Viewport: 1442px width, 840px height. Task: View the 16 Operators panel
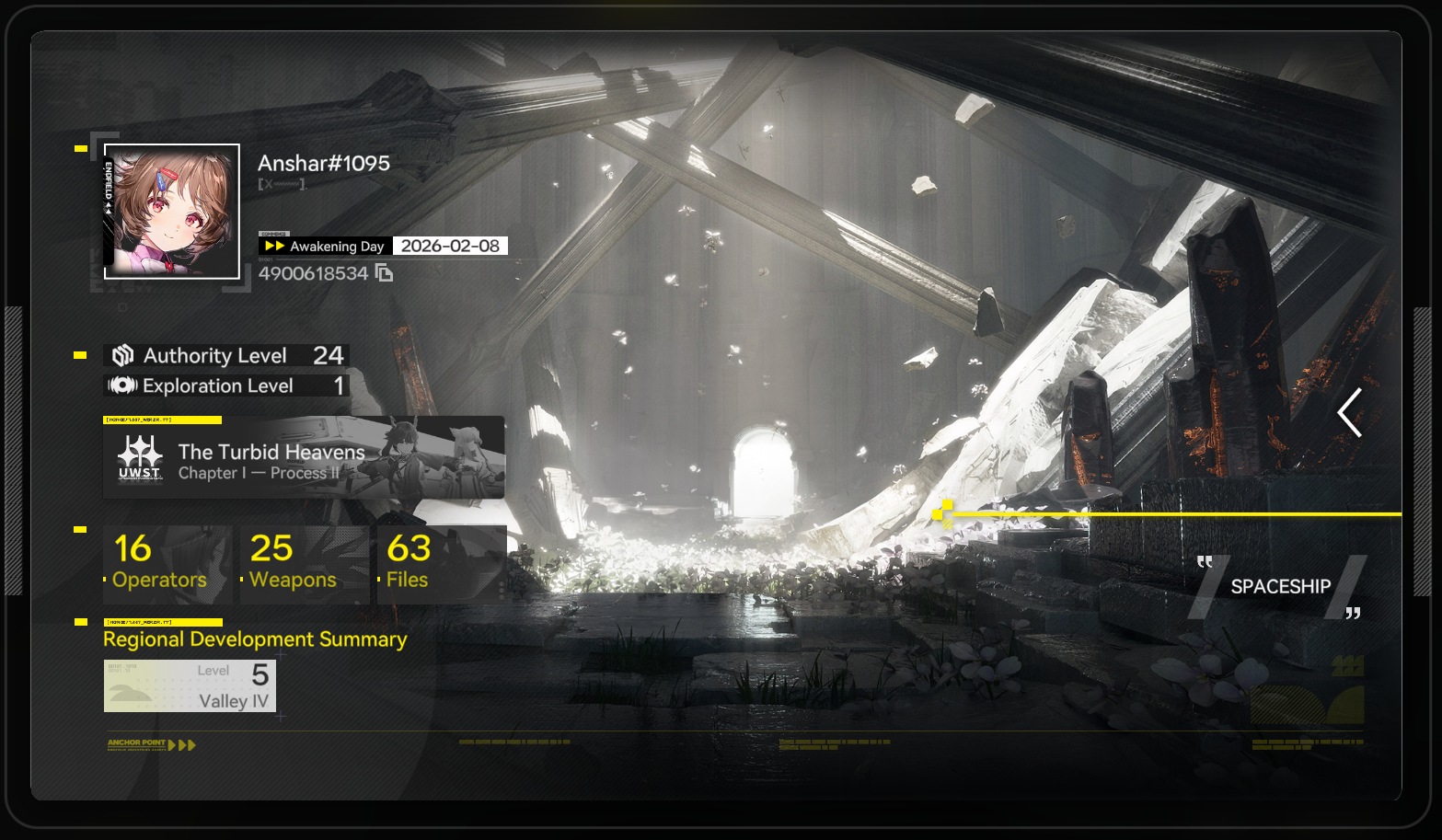pyautogui.click(x=167, y=563)
